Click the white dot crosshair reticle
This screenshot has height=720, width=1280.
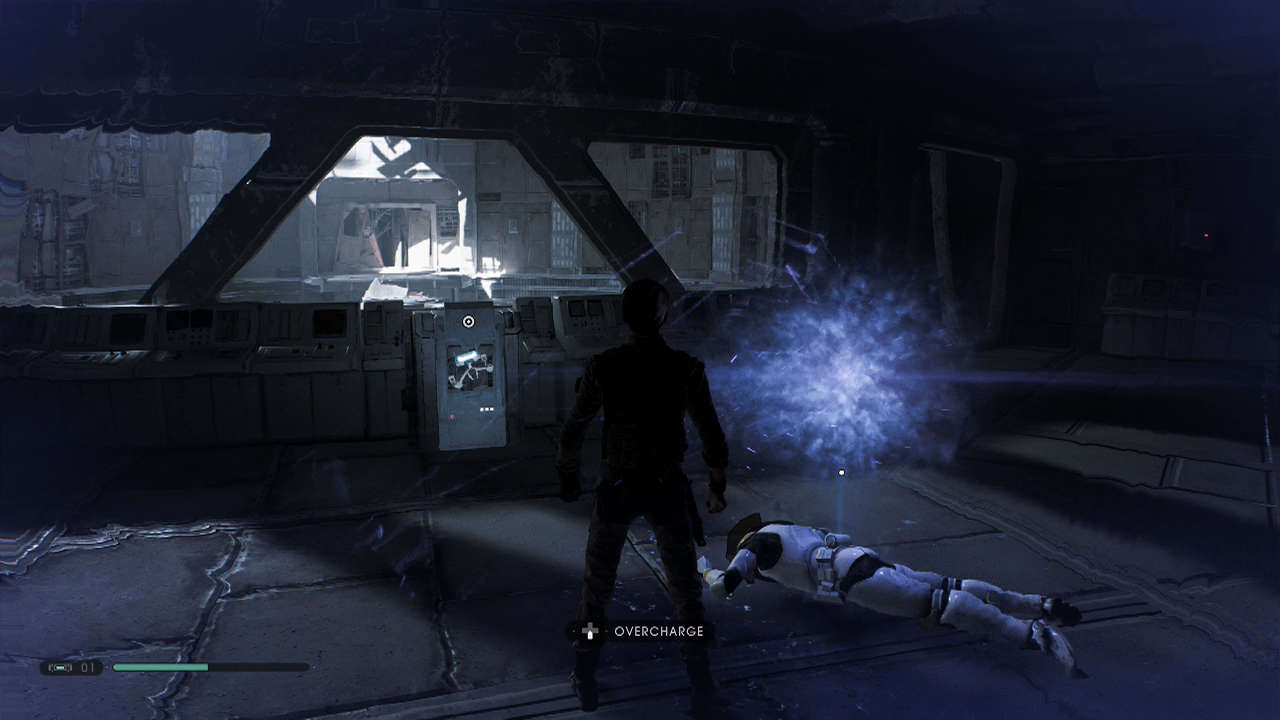[x=841, y=472]
